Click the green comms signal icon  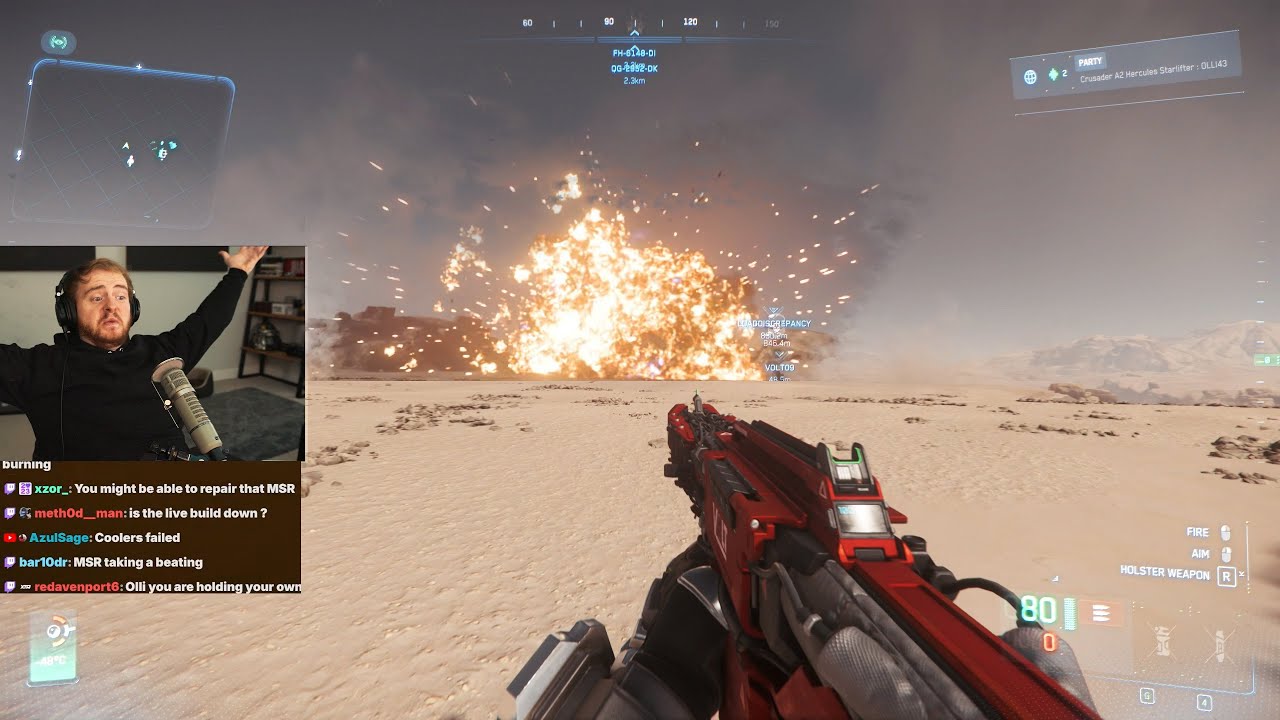point(58,42)
